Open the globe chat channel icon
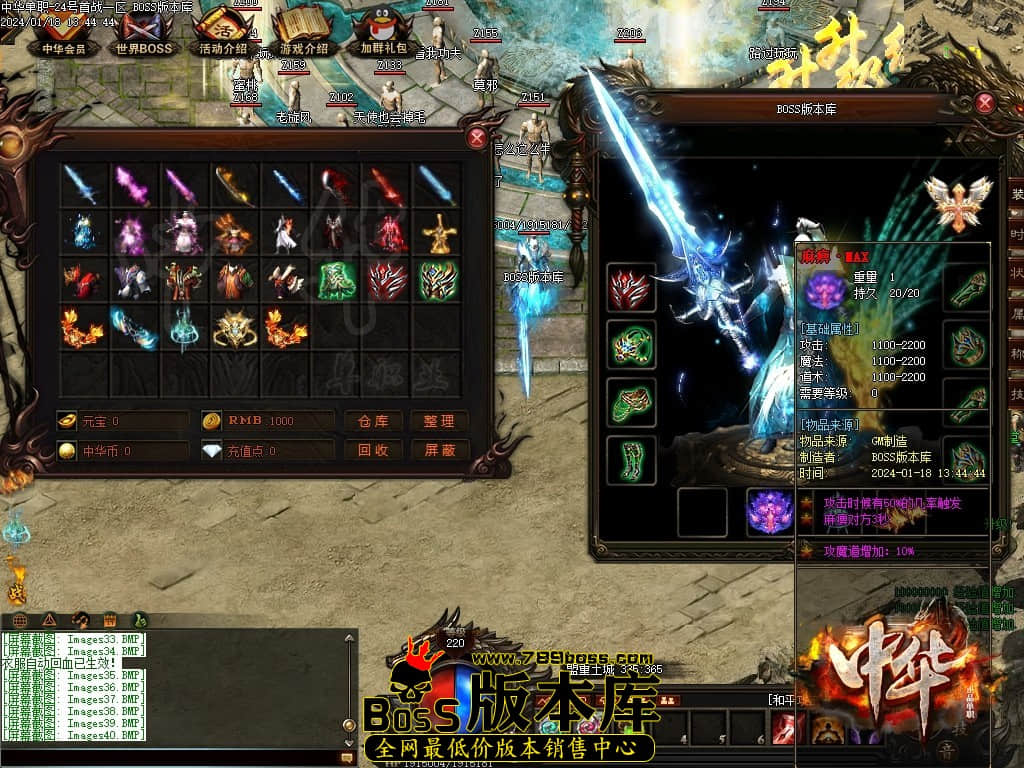 pyautogui.click(x=19, y=620)
